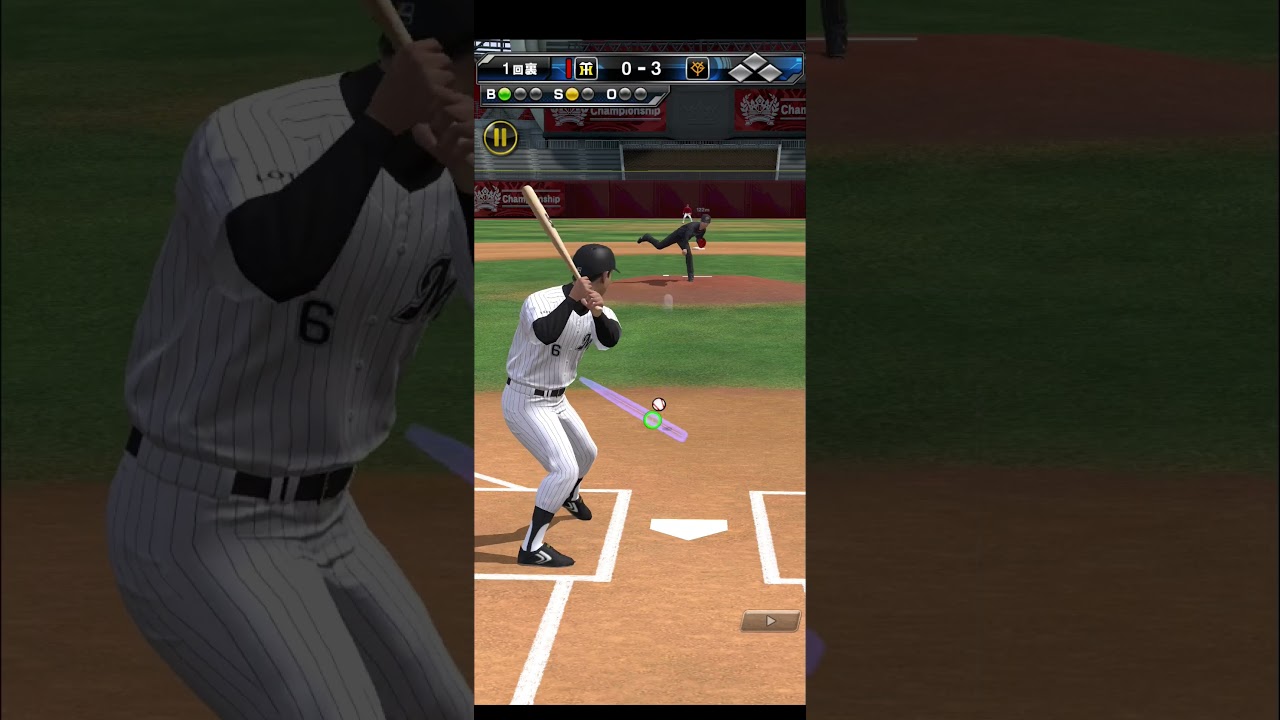This screenshot has height=720, width=1280.
Task: Tap the brown play-arrow button
Action: 770,621
